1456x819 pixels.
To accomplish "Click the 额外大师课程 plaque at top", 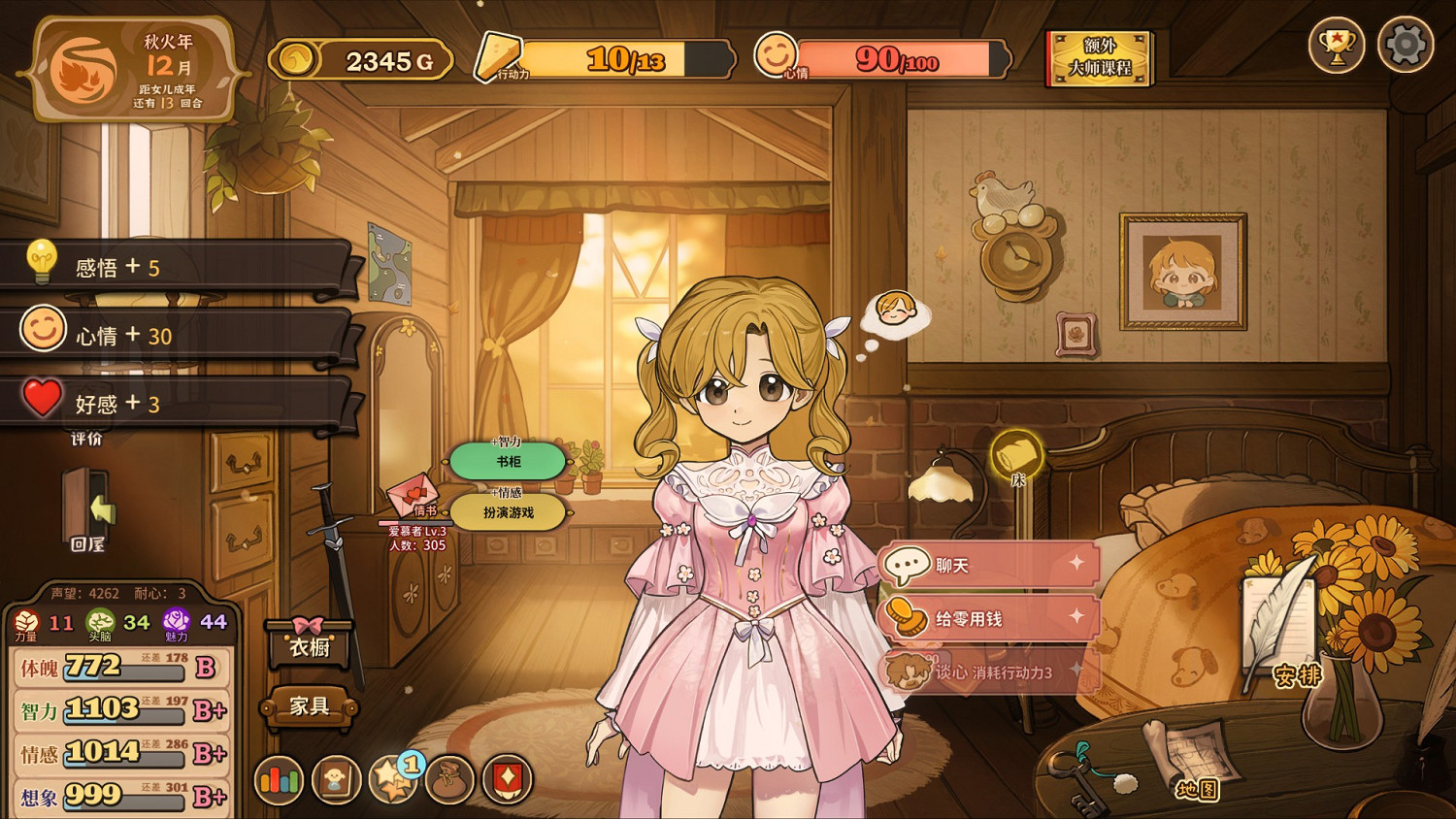I will (x=1099, y=60).
